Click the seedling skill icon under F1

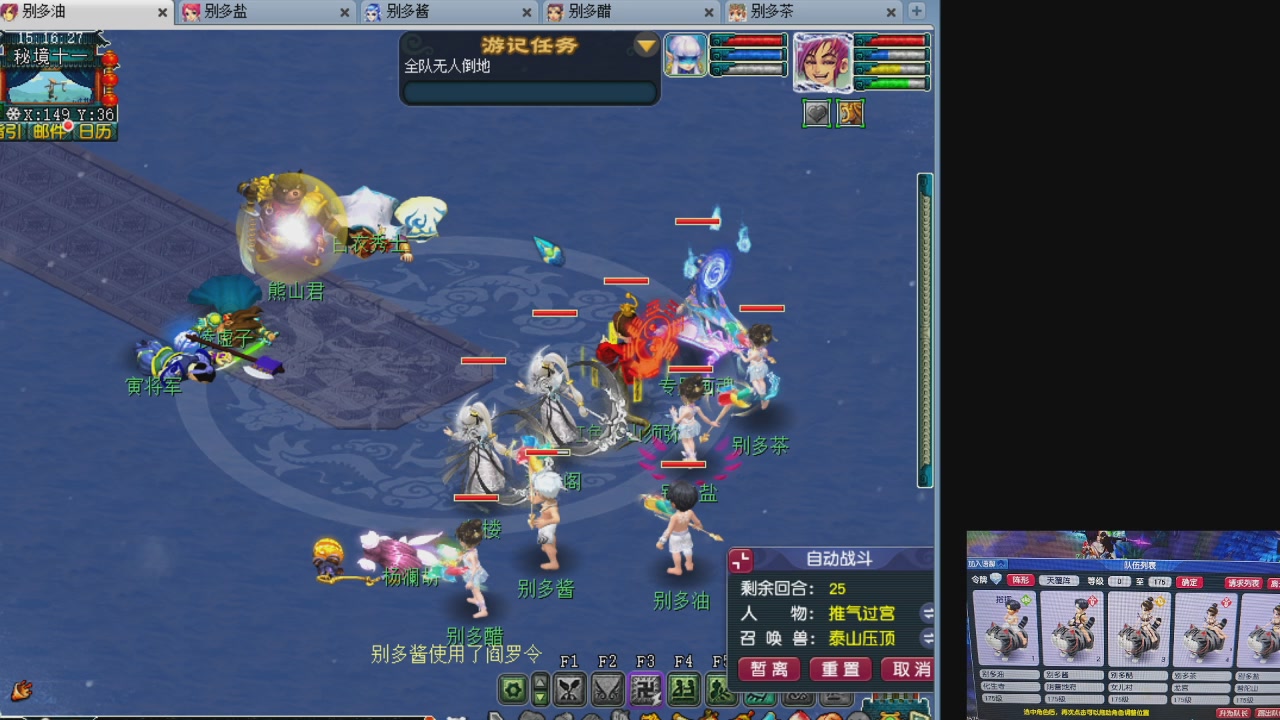coord(569,690)
